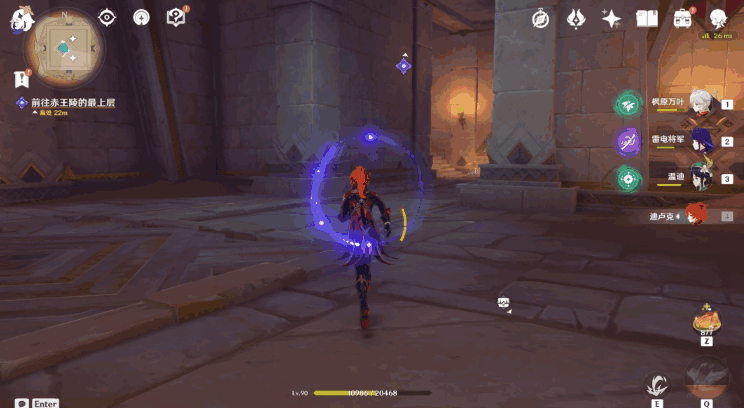Open the tutorial book with question mark

tap(176, 18)
